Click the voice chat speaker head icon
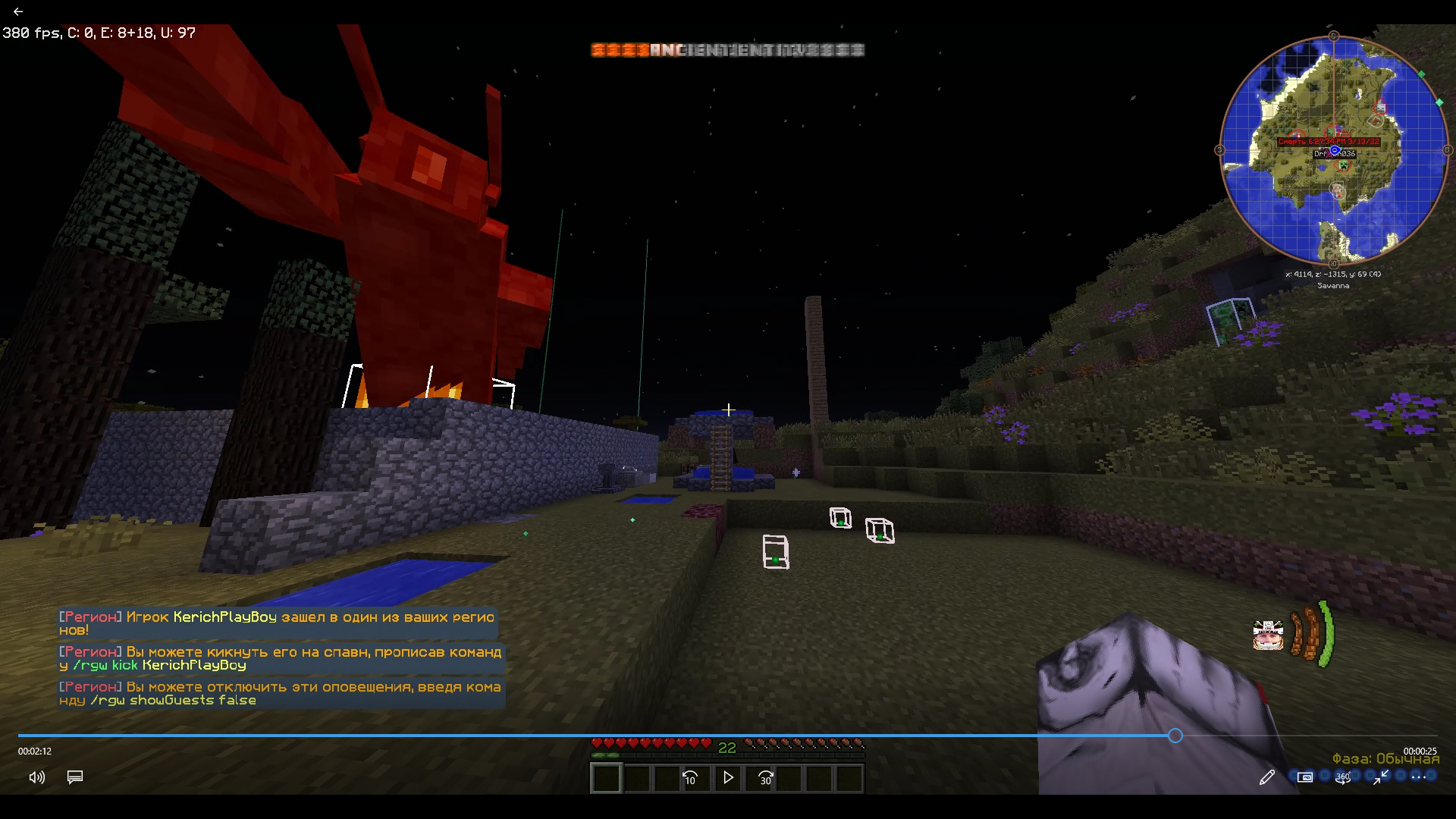This screenshot has height=819, width=1456. point(1267,635)
